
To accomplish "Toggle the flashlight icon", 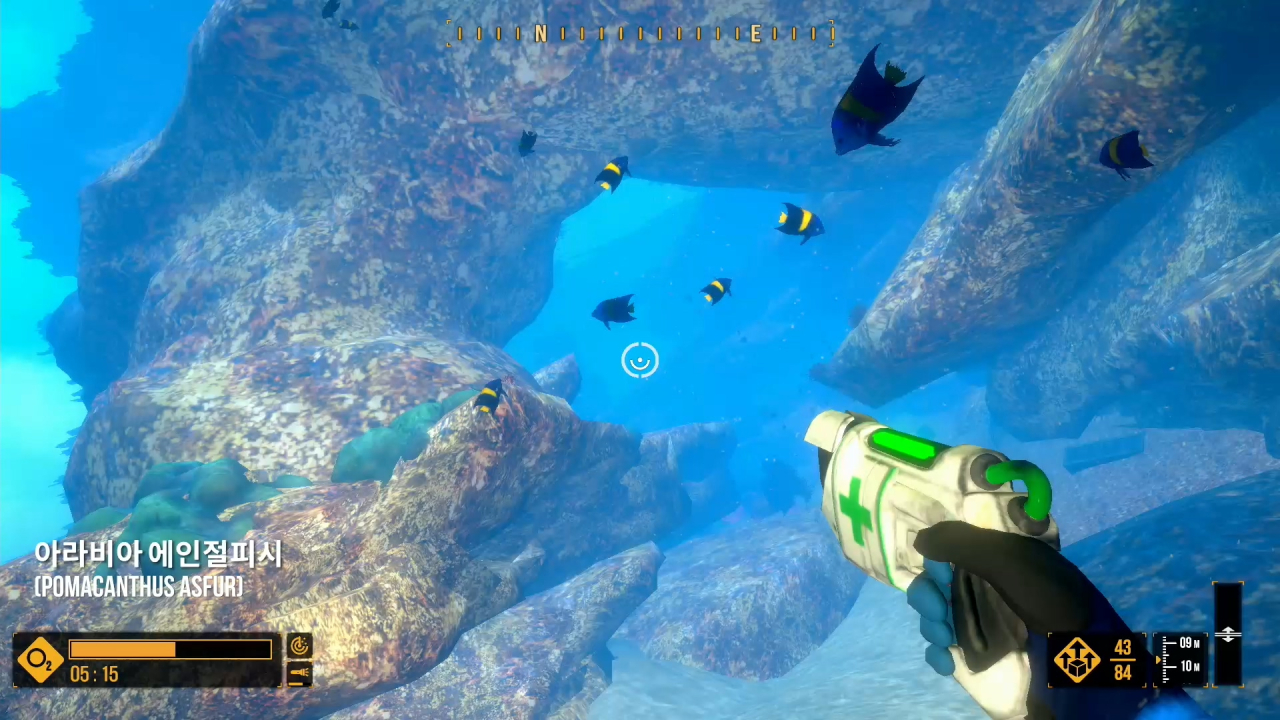I will (299, 674).
